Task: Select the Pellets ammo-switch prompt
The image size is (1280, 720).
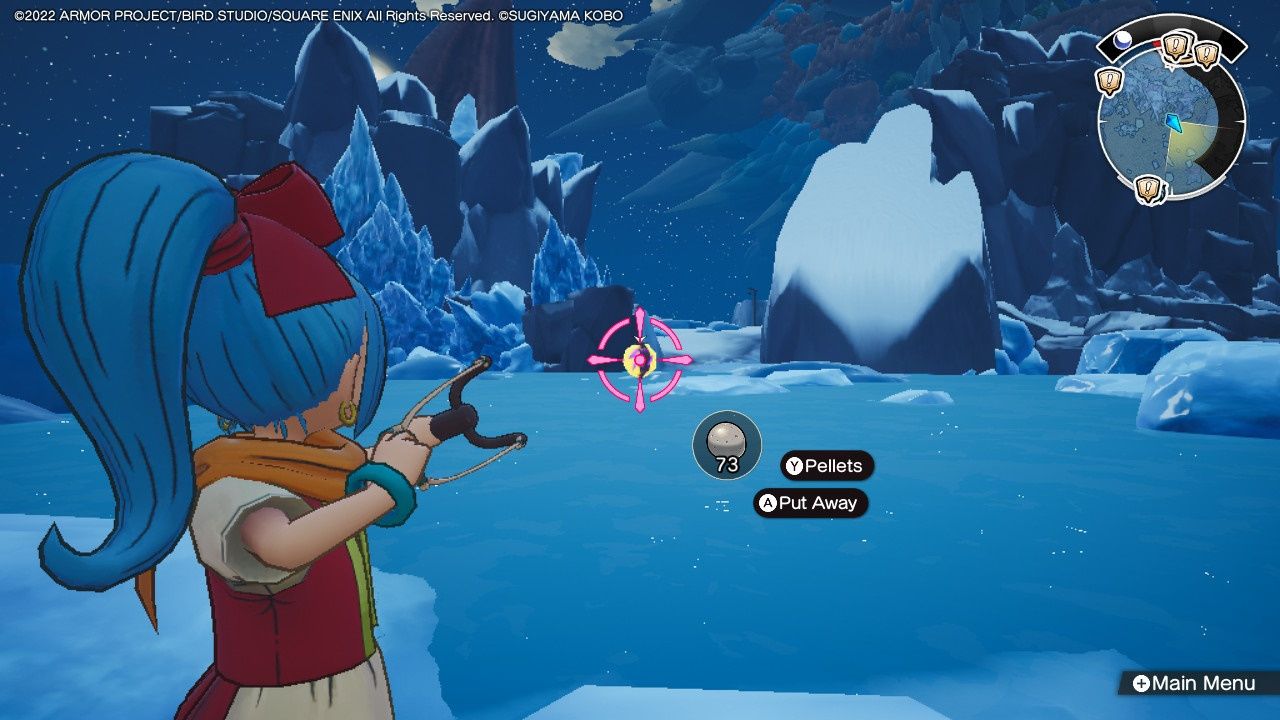Action: click(826, 467)
